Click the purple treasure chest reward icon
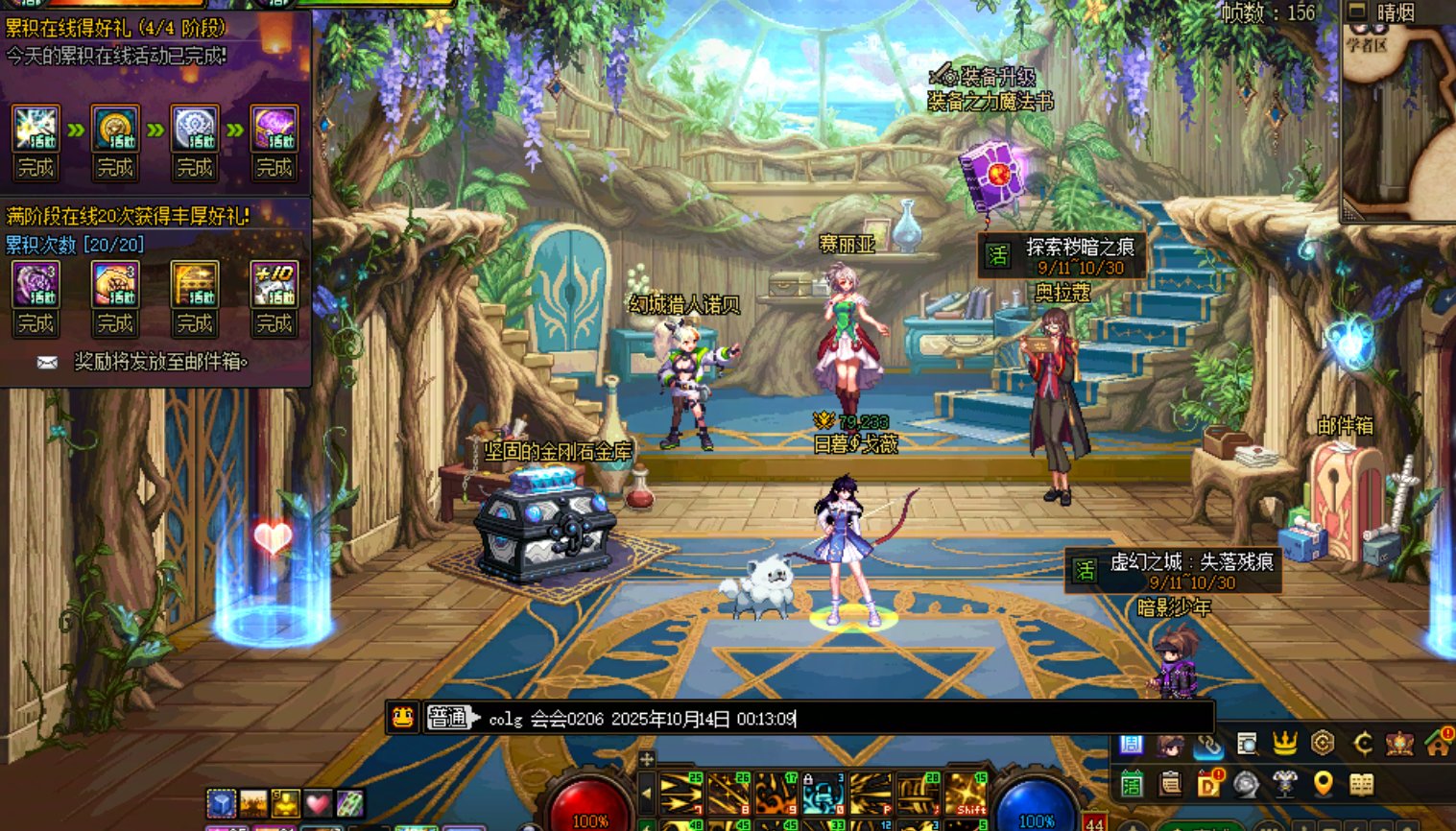This screenshot has width=1456, height=831. point(274,129)
